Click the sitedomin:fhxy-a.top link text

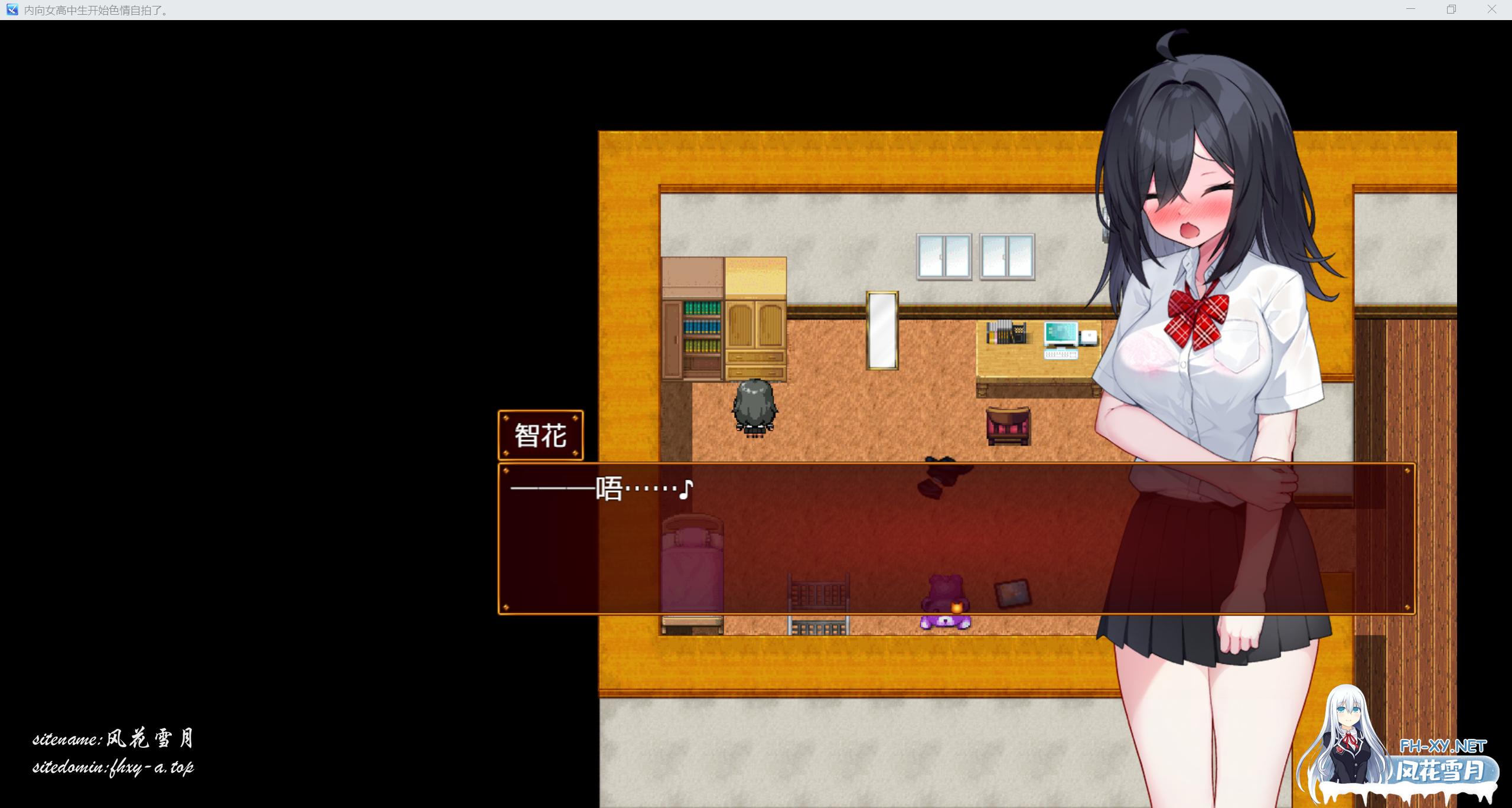[115, 768]
